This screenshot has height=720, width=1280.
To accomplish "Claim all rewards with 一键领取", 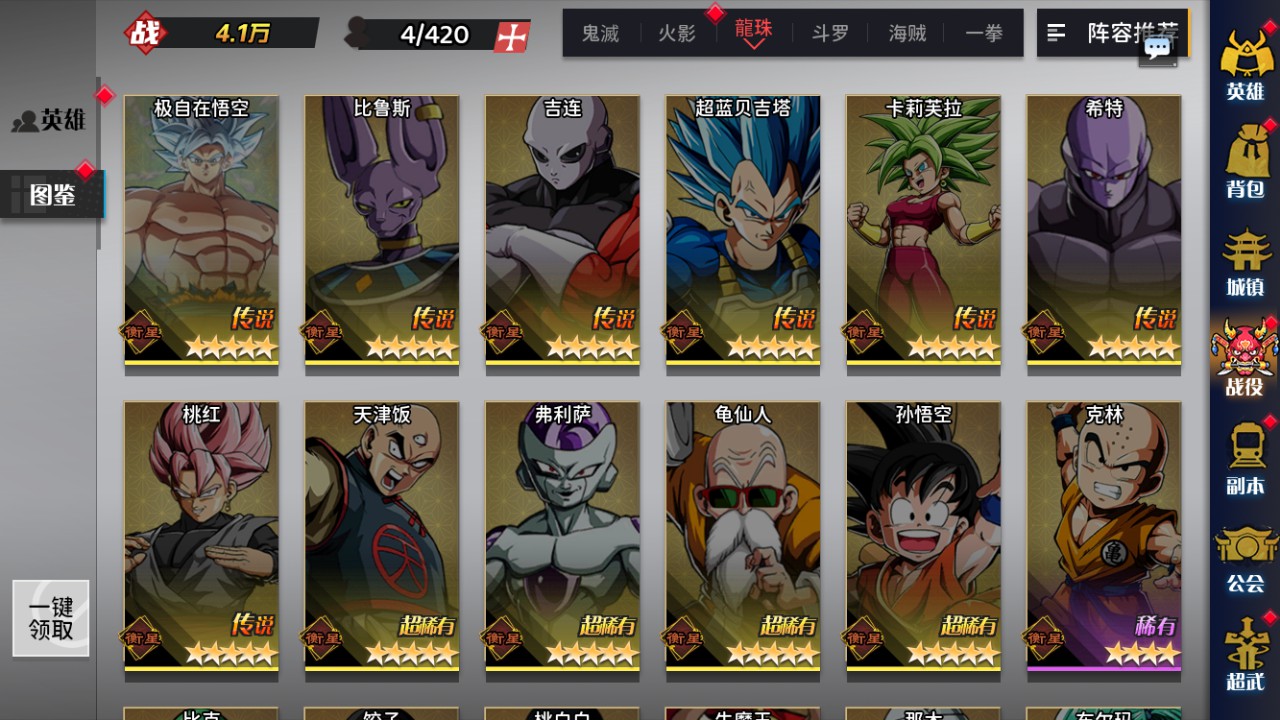I will 51,618.
